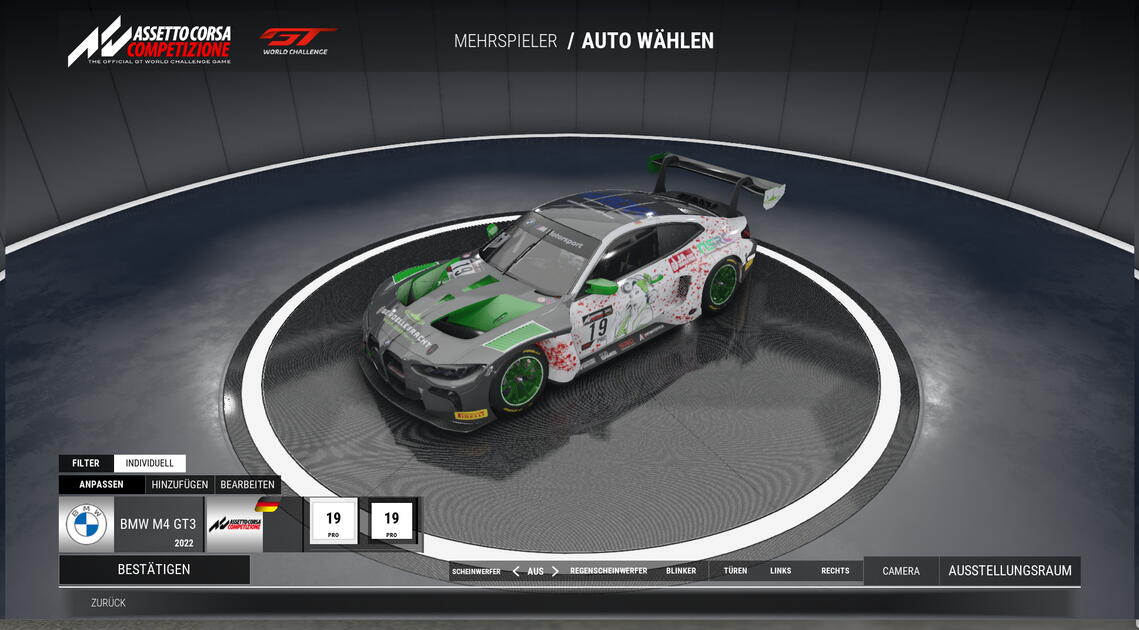Toggle the Türen doors option
This screenshot has width=1139, height=630.
(x=735, y=571)
